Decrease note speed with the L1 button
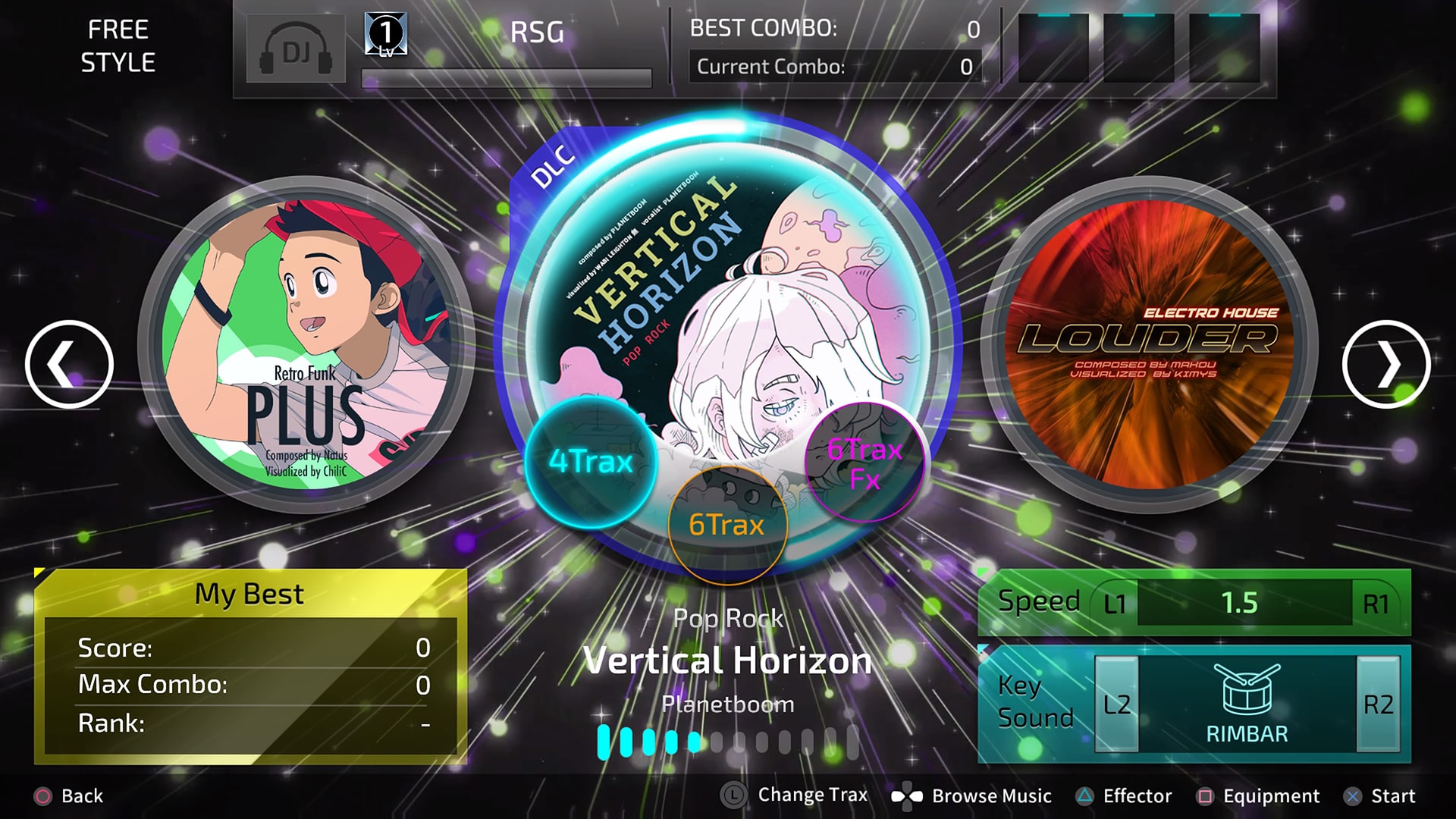 coord(1114,604)
